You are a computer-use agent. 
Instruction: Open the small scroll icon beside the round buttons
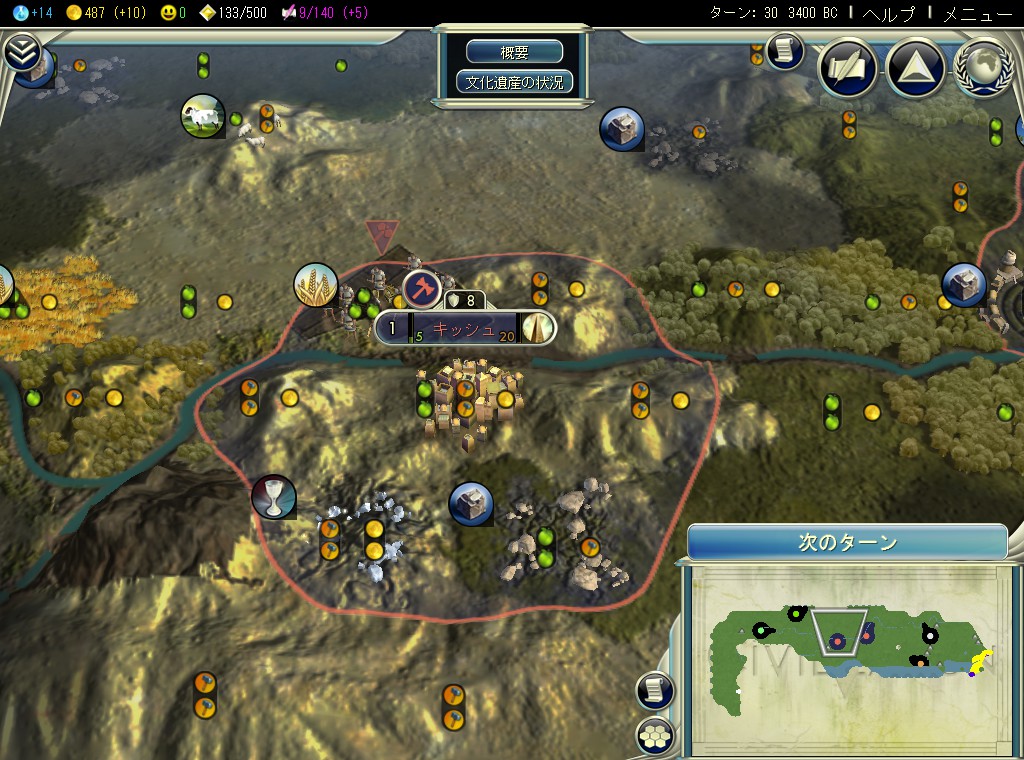tap(785, 51)
